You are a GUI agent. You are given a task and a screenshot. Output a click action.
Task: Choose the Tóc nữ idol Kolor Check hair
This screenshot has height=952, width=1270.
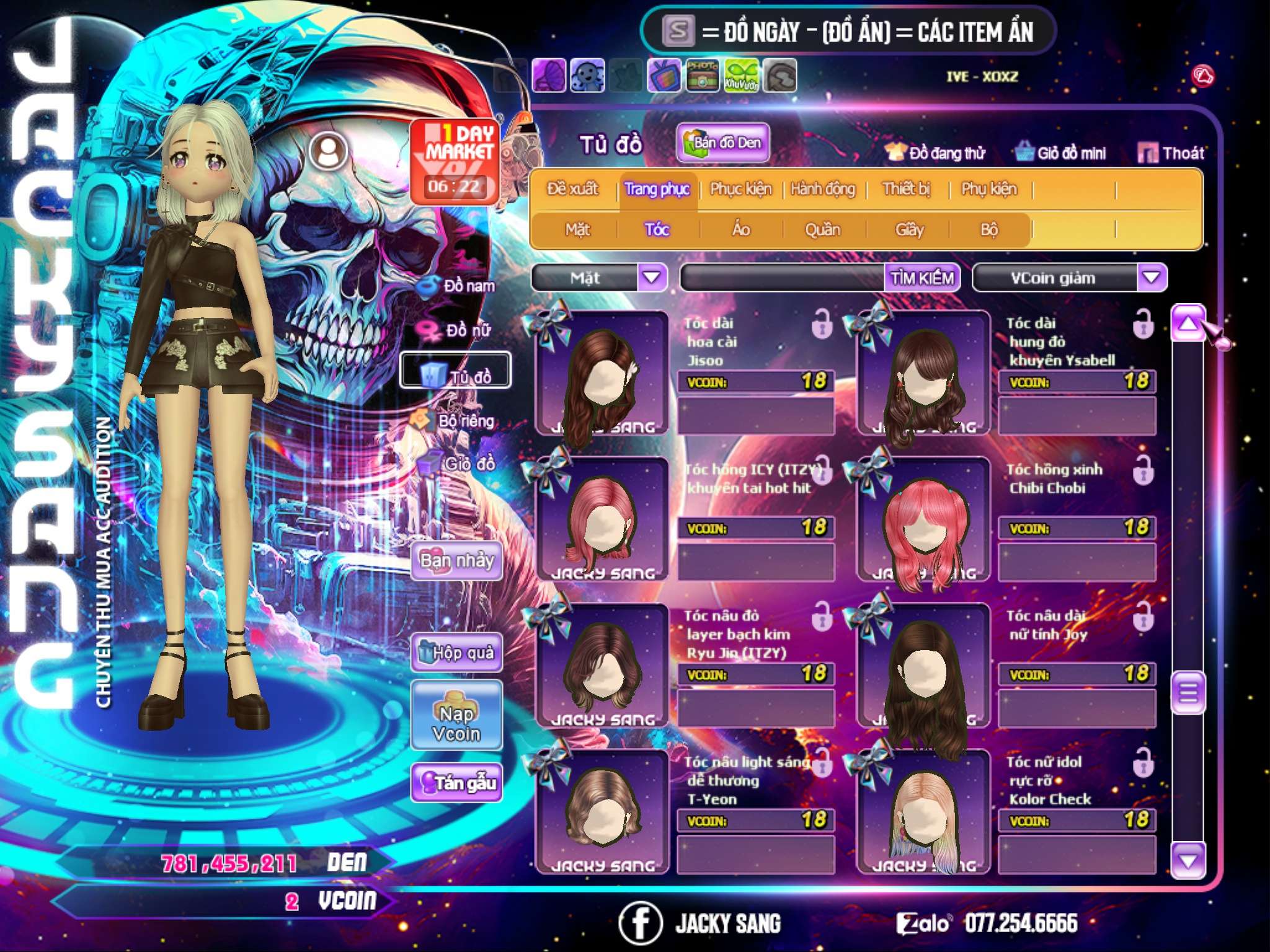923,812
